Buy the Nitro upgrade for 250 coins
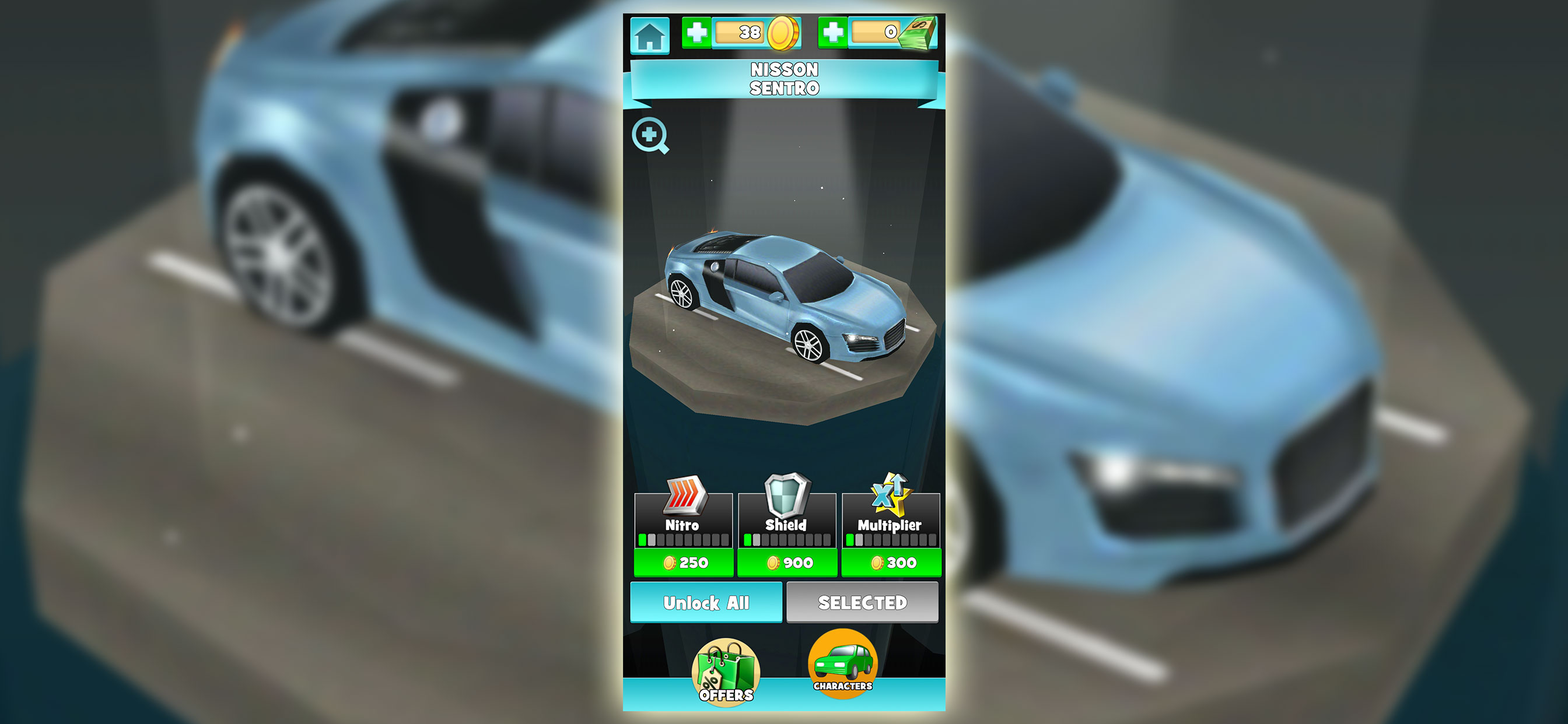This screenshot has width=1568, height=724. 684,562
